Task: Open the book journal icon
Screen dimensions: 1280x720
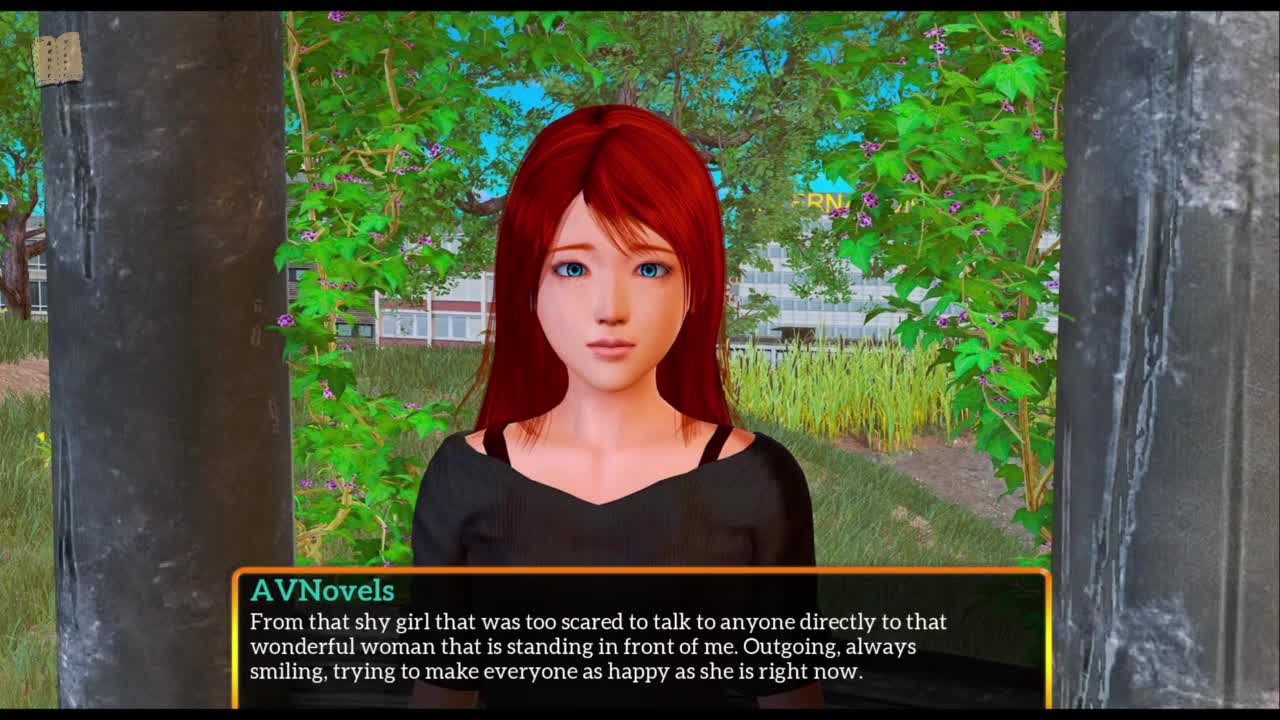Action: (57, 59)
